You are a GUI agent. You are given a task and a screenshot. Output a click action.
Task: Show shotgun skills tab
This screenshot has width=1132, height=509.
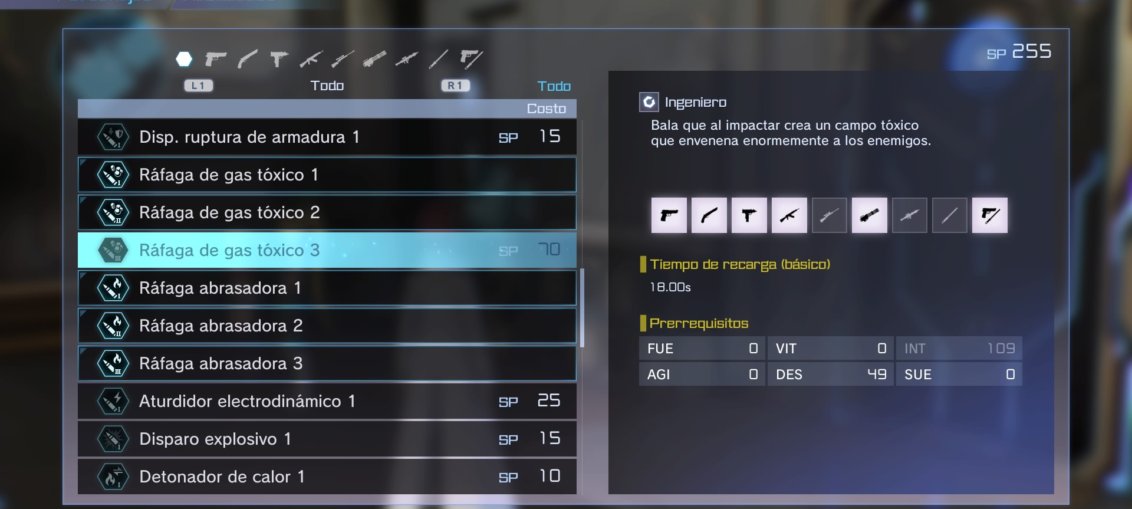point(247,59)
